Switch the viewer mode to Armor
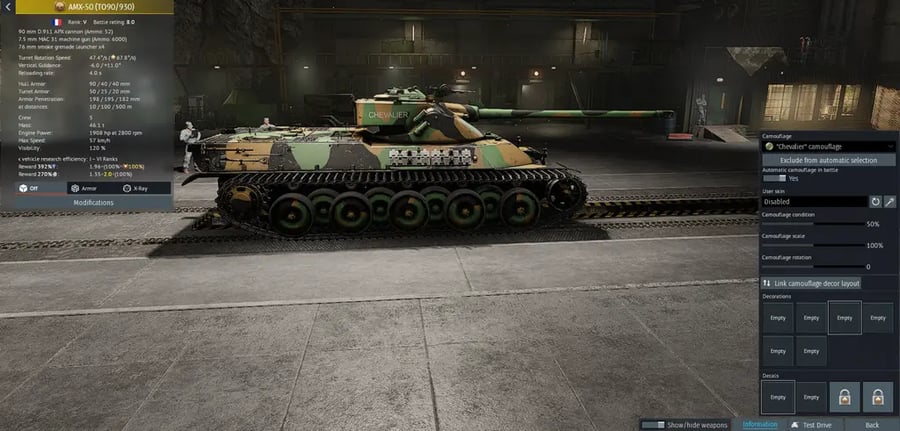Screen dimensions: 900x431 click(87, 188)
